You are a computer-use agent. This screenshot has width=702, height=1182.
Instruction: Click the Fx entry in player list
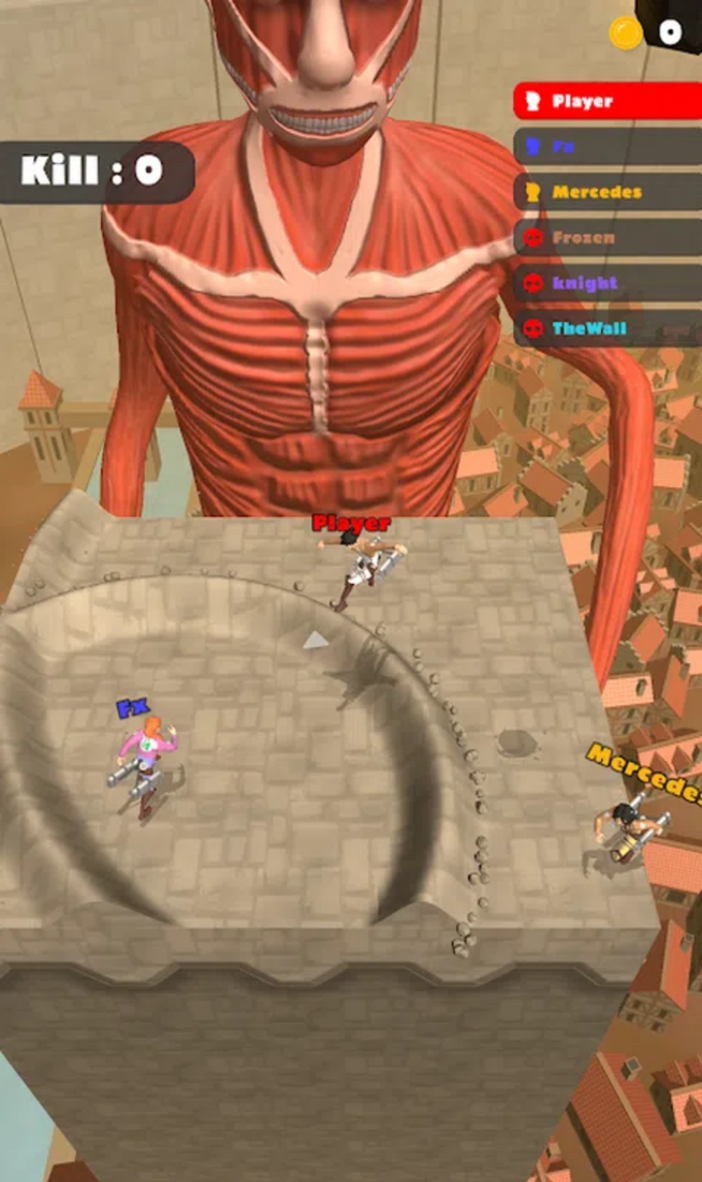(x=607, y=147)
